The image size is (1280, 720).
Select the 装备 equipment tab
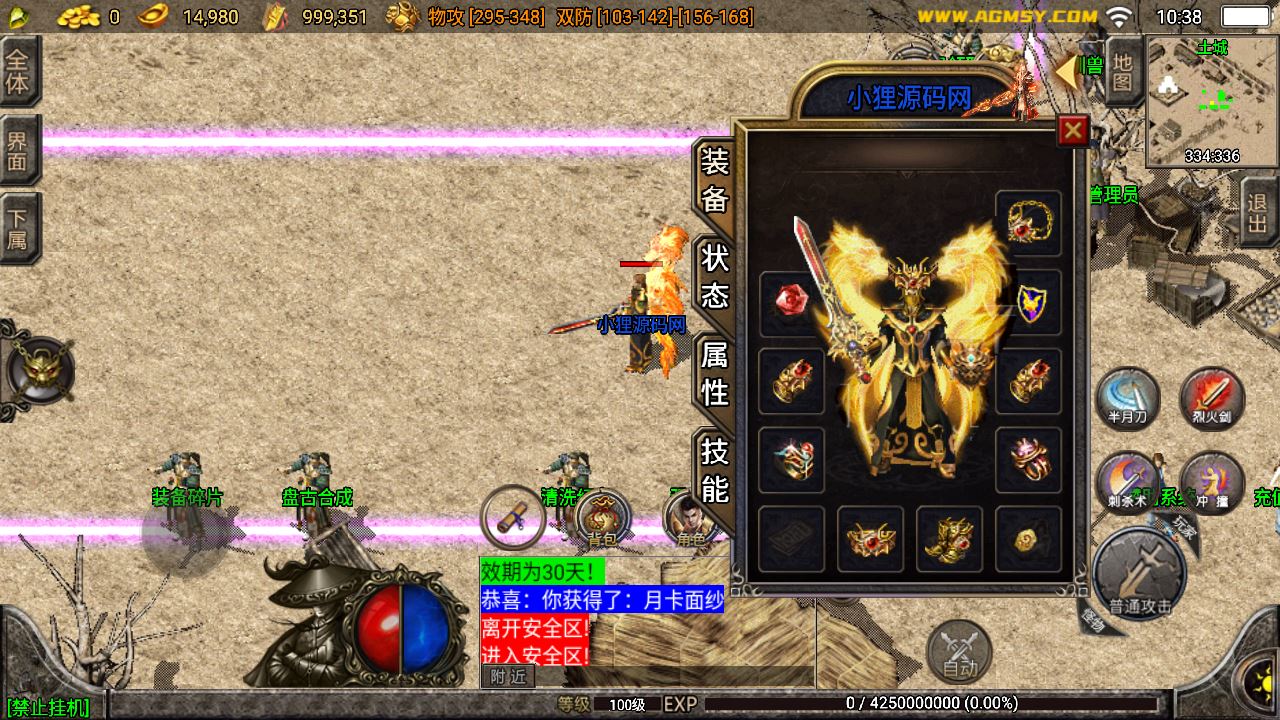click(715, 180)
